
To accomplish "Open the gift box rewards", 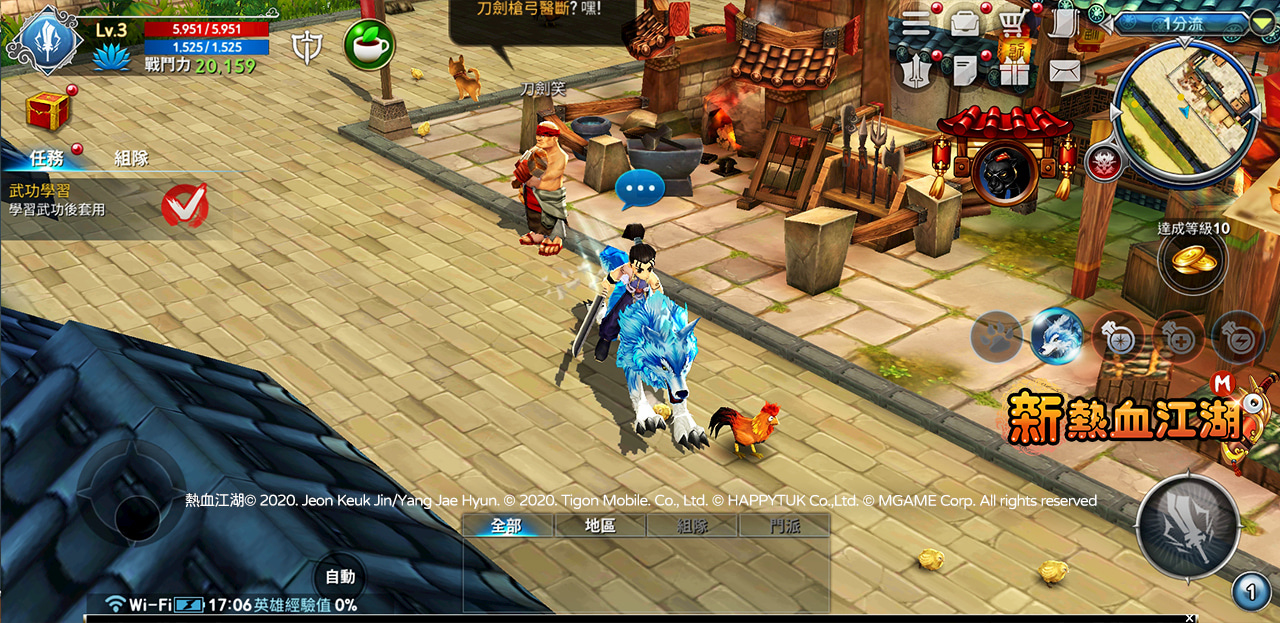I will pyautogui.click(x=1013, y=71).
